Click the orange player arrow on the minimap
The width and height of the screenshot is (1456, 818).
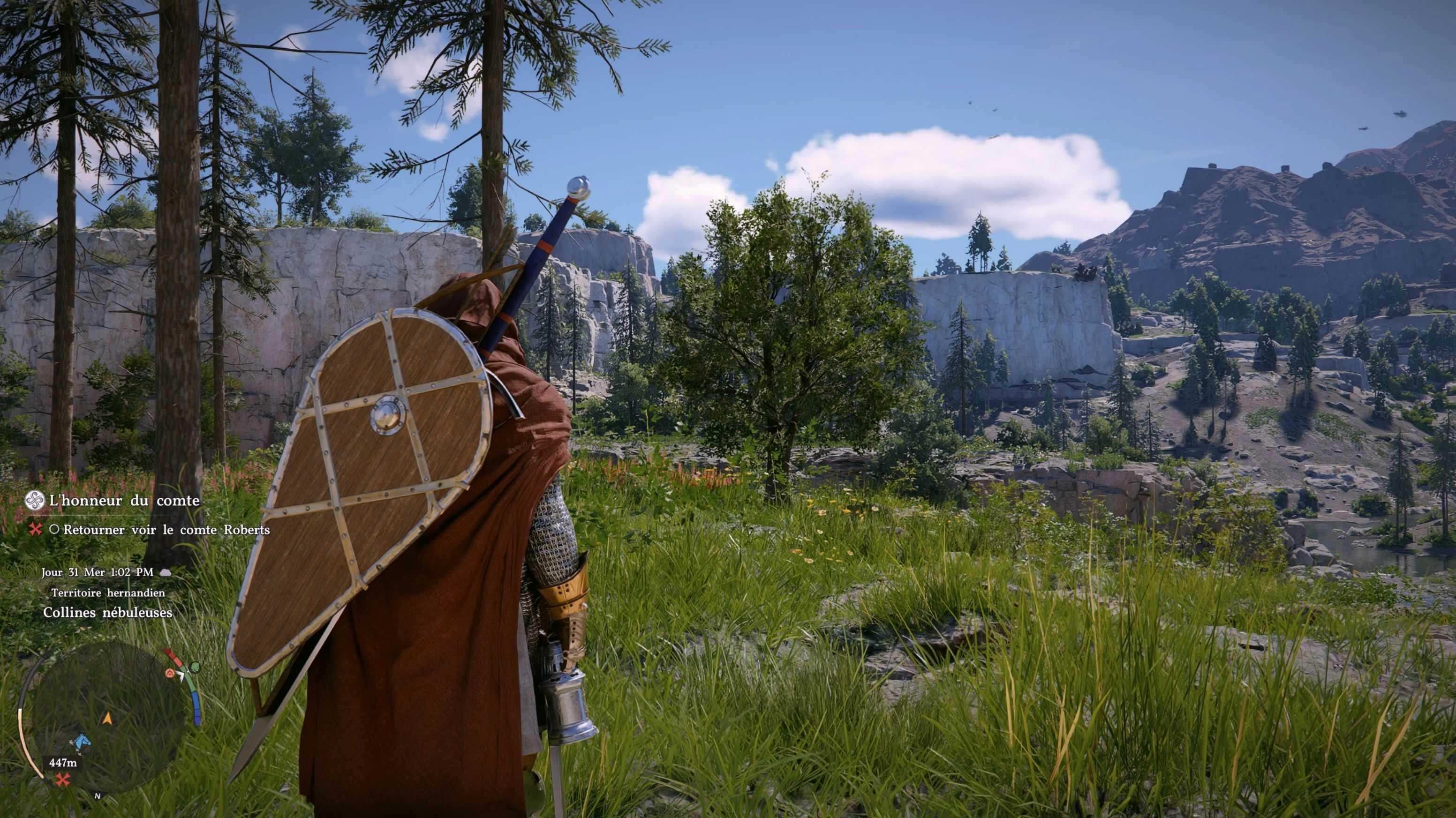click(107, 719)
